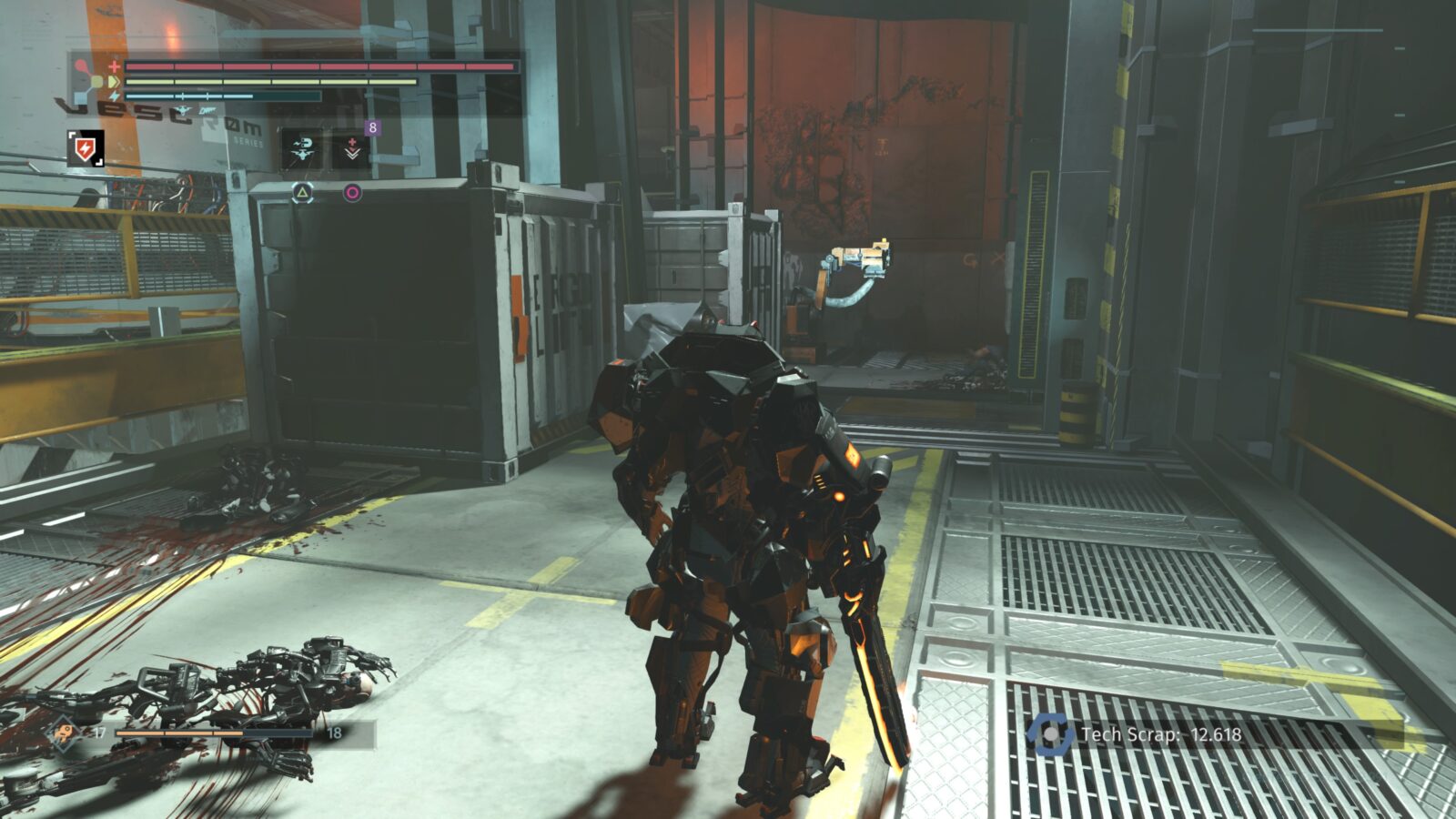Select the orange key injectable icon
1456x819 pixels.
click(65, 732)
